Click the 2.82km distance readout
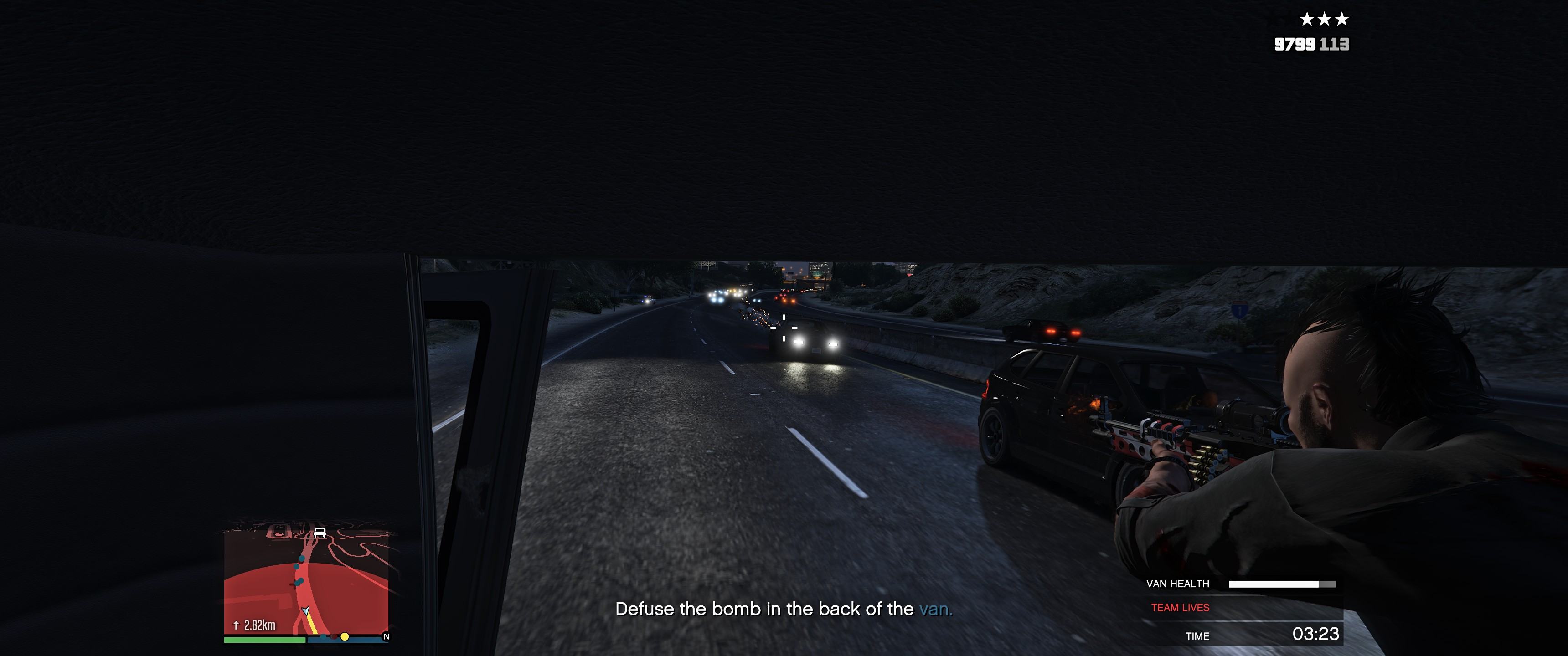Viewport: 1568px width, 656px height. click(x=260, y=625)
